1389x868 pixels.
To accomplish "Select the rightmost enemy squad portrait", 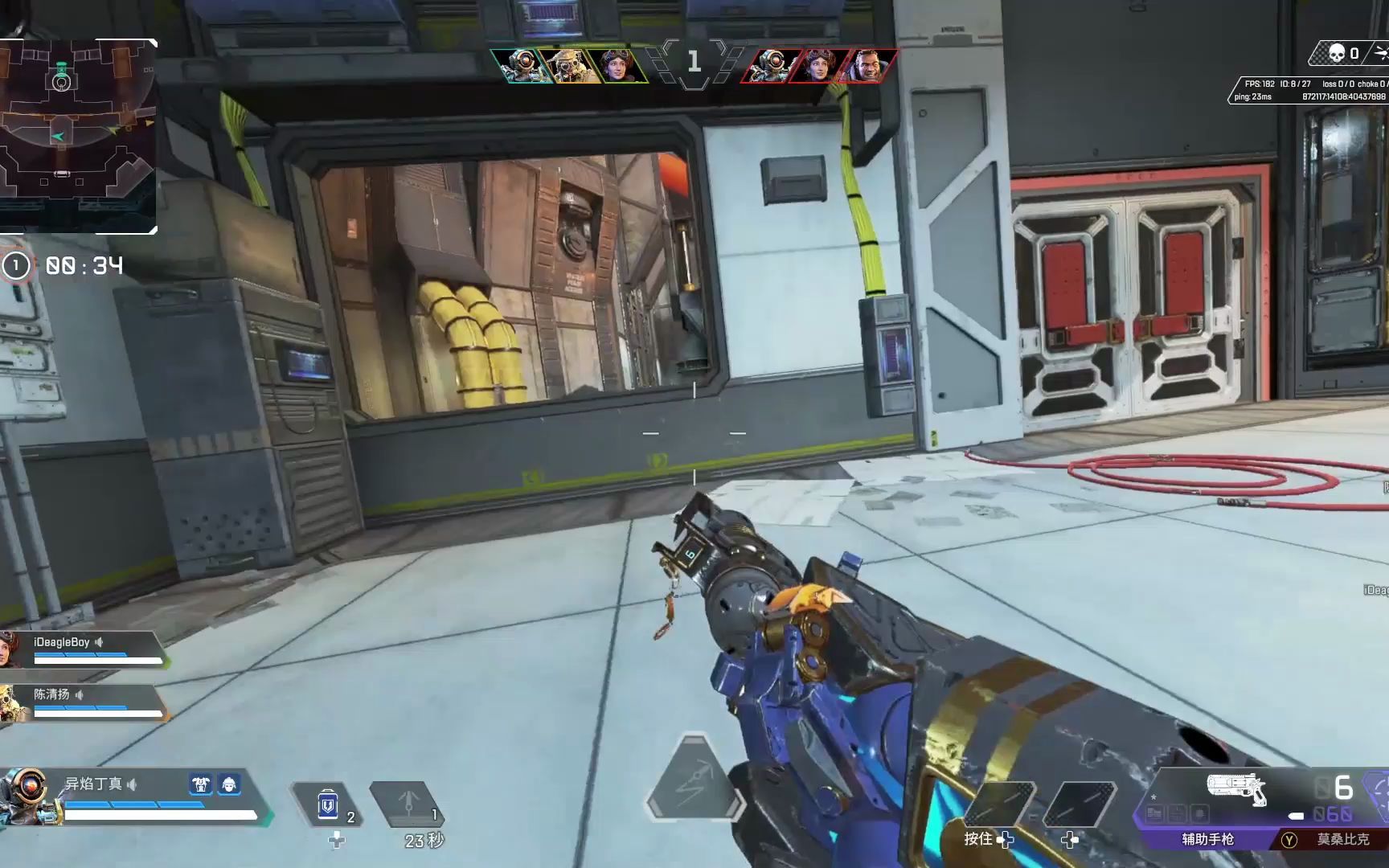I will [868, 66].
